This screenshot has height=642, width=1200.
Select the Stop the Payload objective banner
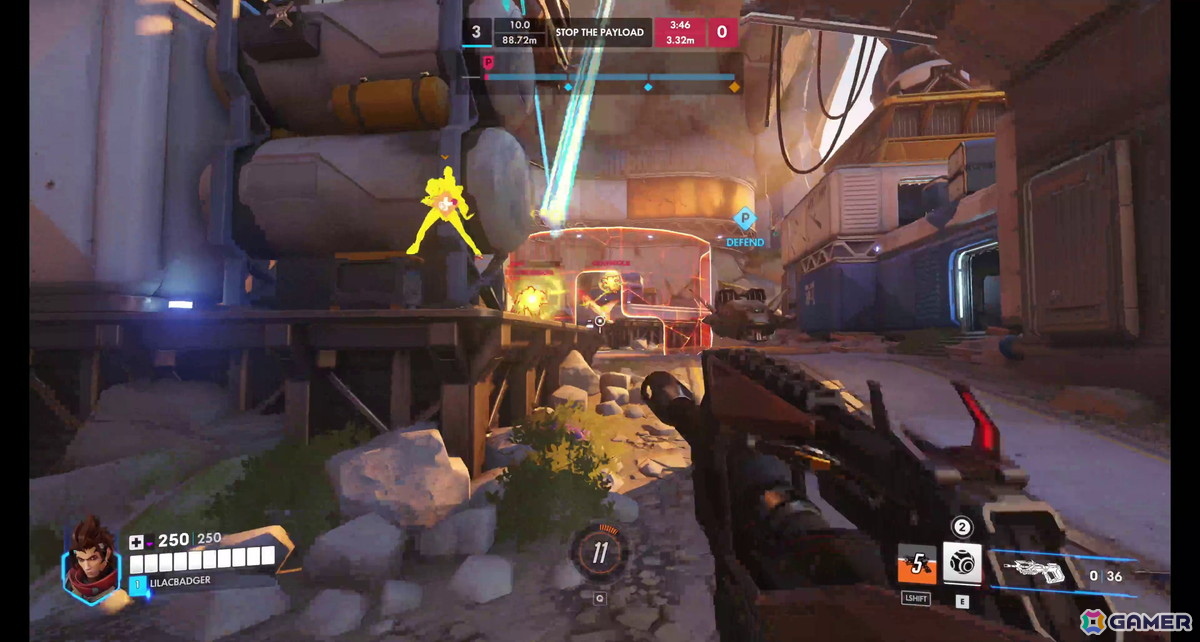pyautogui.click(x=601, y=32)
